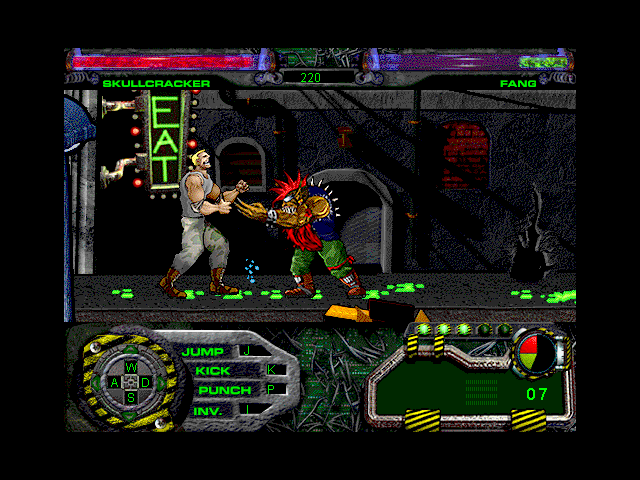The width and height of the screenshot is (640, 480).
Task: Click the PUNCH action label
Action: coord(224,390)
